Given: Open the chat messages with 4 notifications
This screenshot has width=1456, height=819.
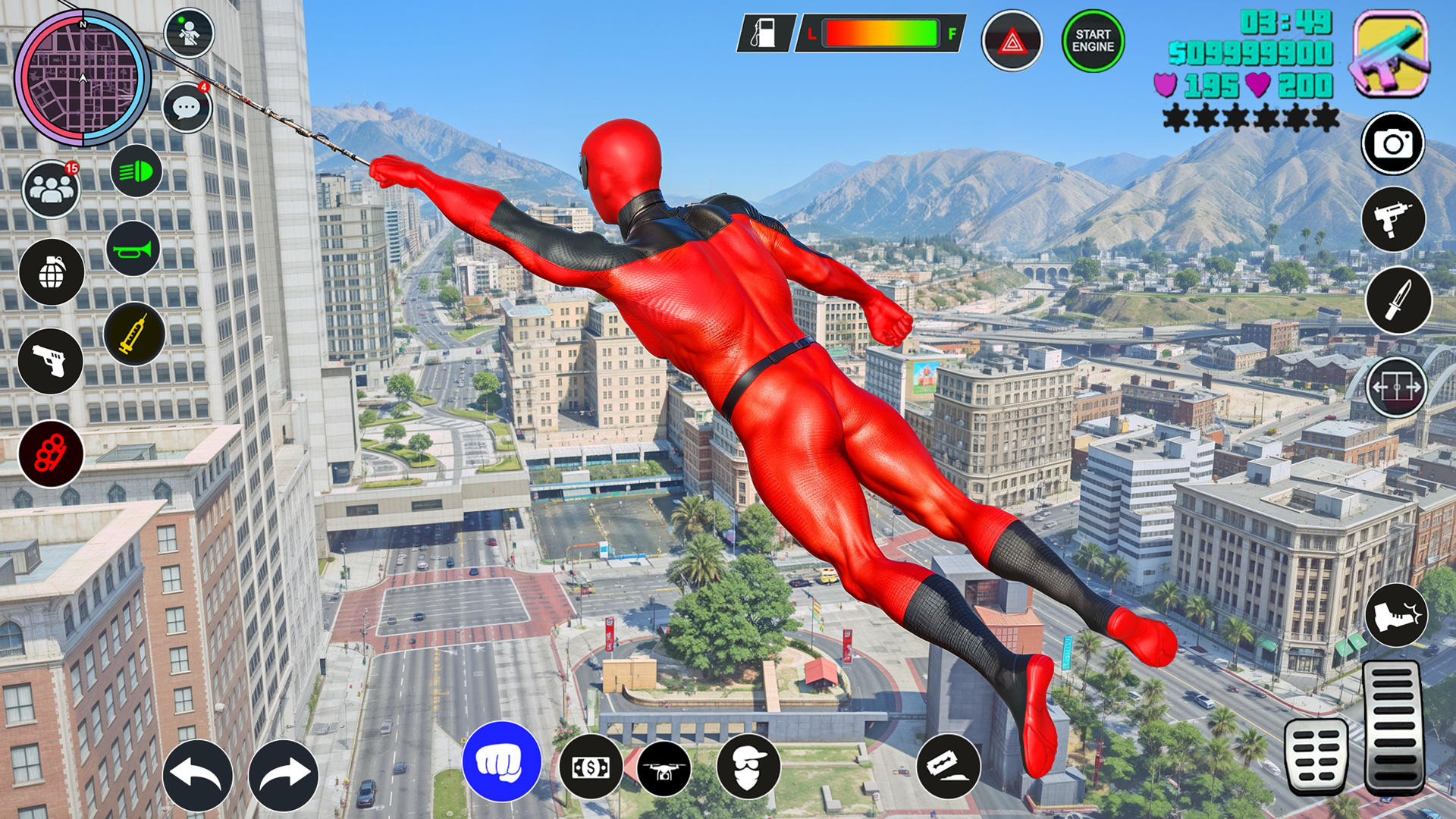Looking at the screenshot, I should (188, 106).
